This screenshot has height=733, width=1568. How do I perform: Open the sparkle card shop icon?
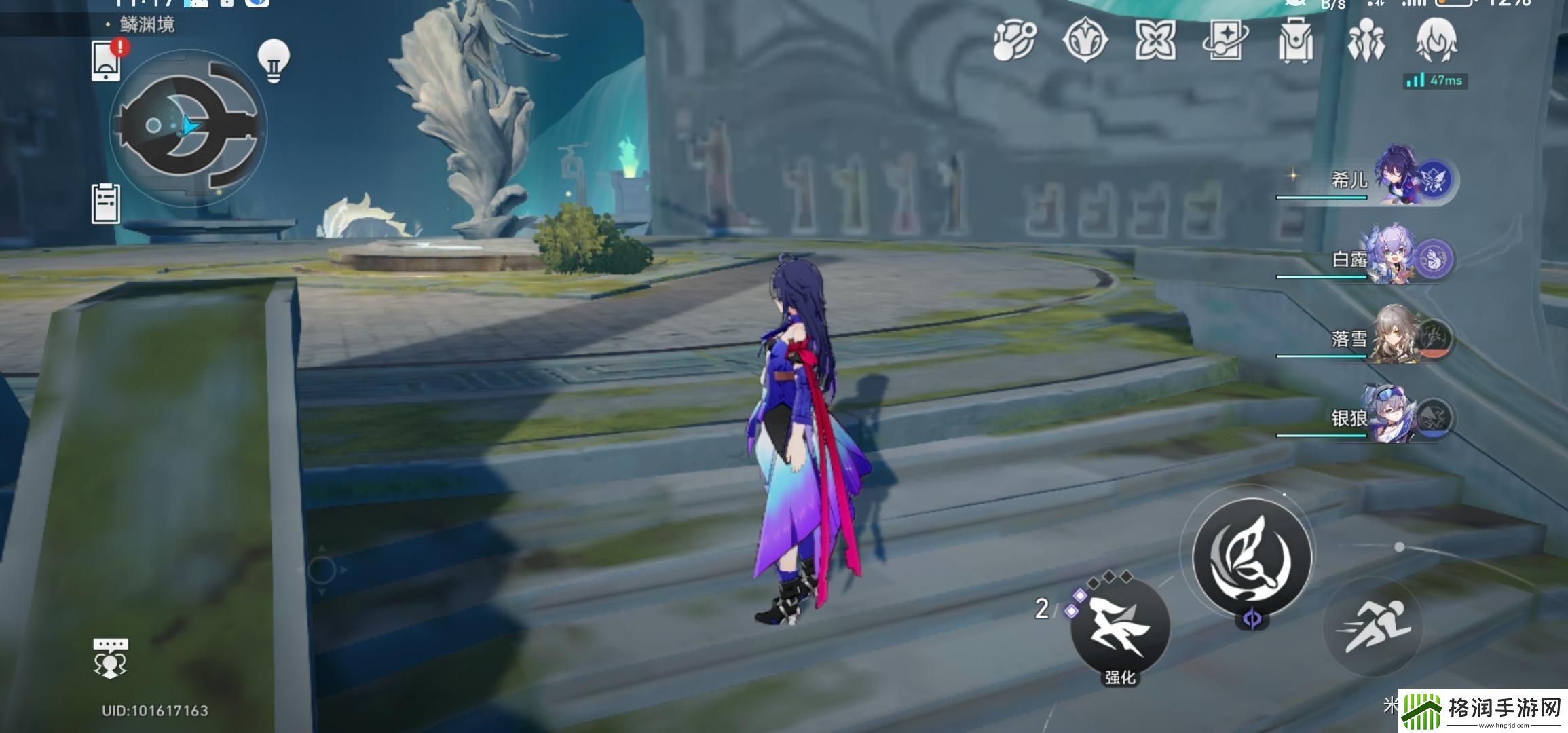1225,41
